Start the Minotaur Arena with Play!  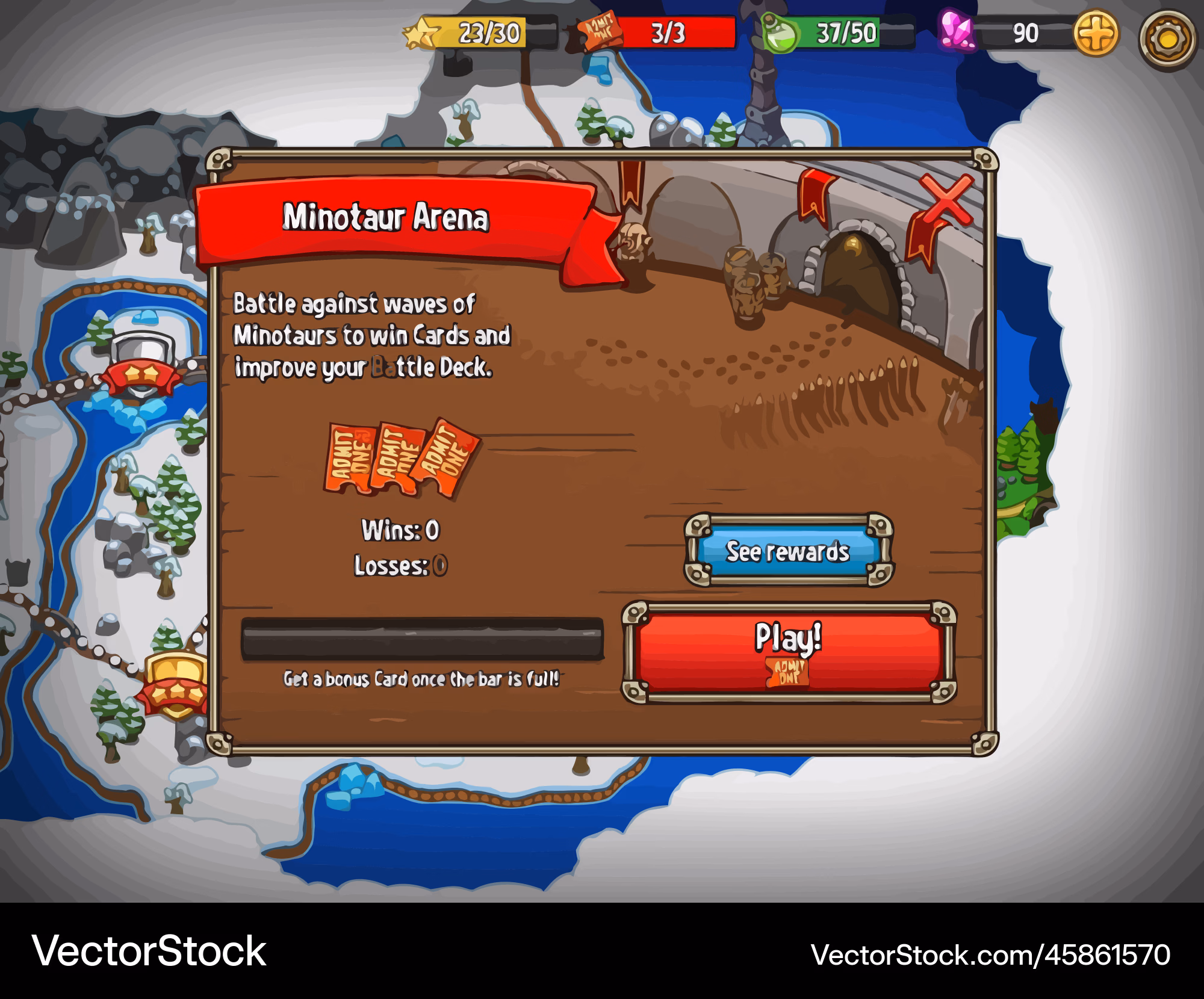click(x=789, y=652)
